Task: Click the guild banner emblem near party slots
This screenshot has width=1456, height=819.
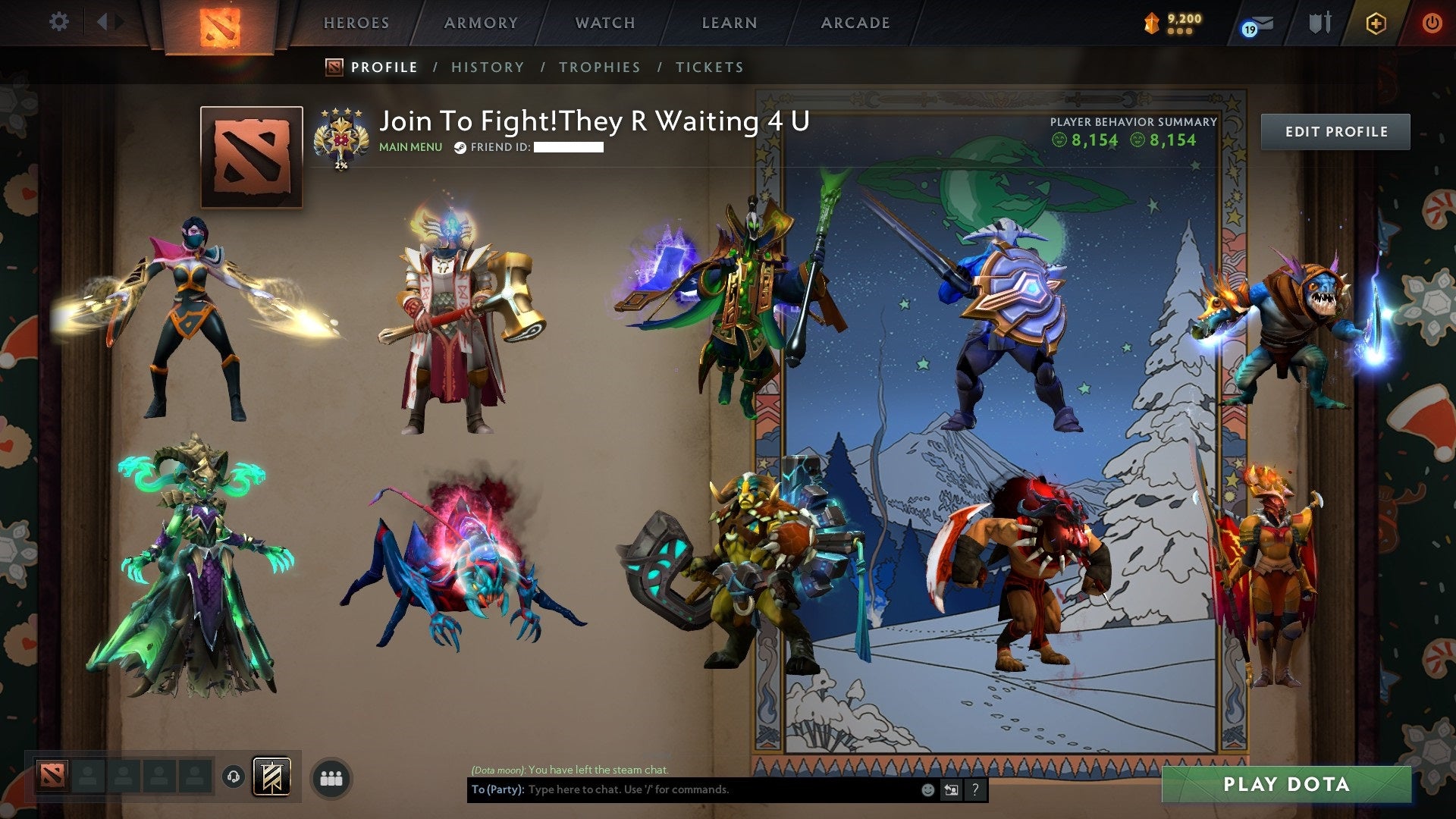Action: click(273, 777)
